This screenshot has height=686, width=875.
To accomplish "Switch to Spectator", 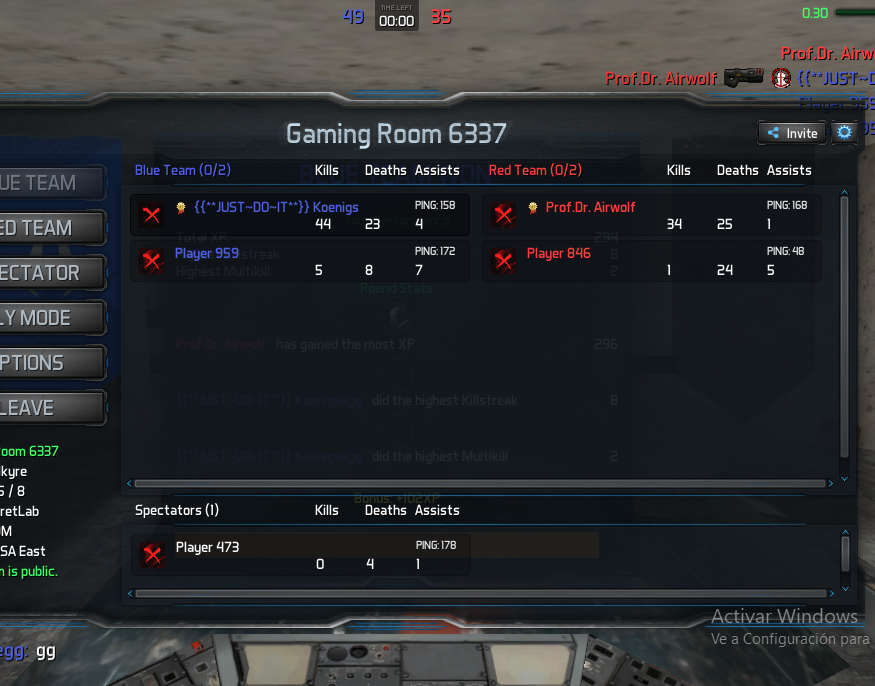I will click(x=50, y=273).
